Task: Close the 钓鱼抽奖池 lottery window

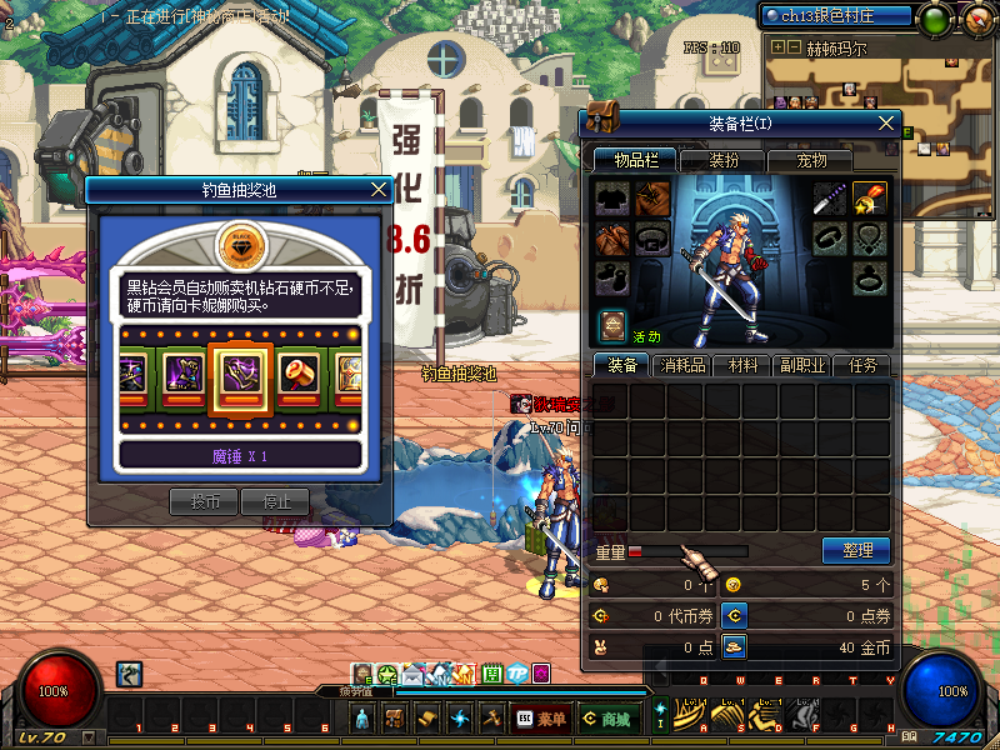Action: 378,190
